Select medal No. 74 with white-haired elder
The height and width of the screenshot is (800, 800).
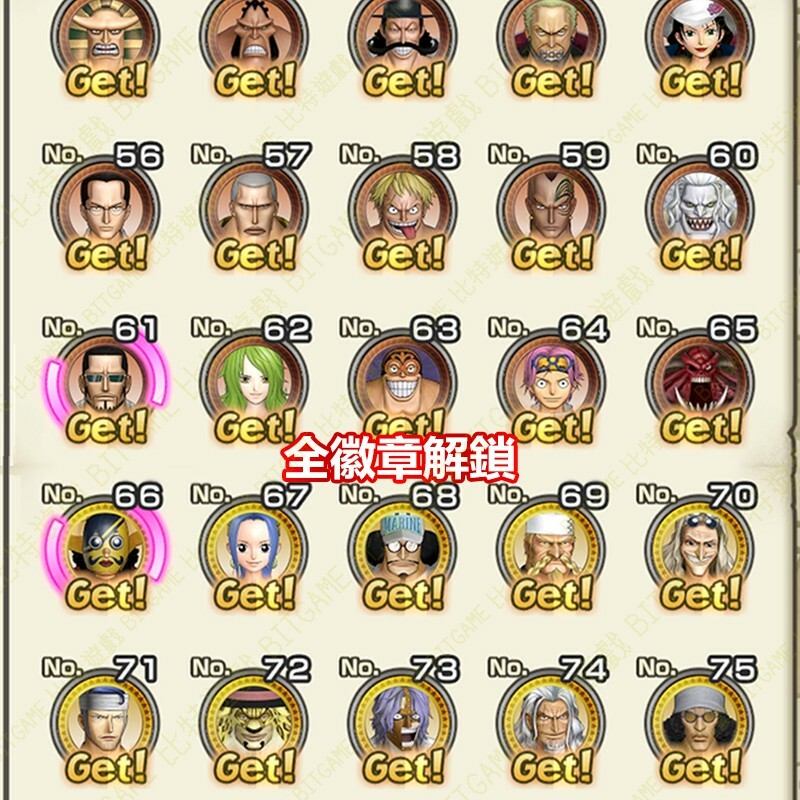(x=550, y=720)
